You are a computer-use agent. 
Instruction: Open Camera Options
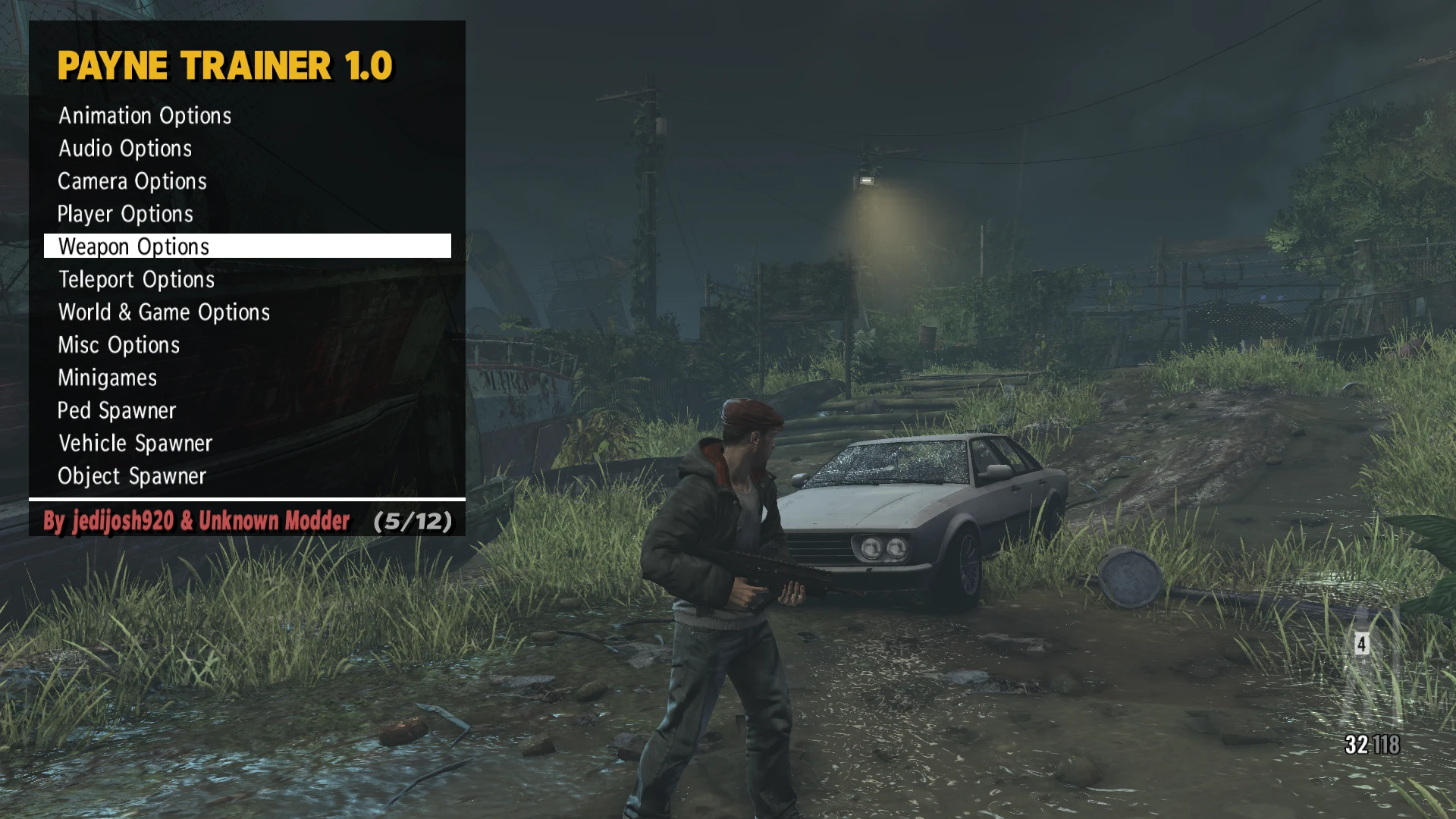click(x=131, y=181)
